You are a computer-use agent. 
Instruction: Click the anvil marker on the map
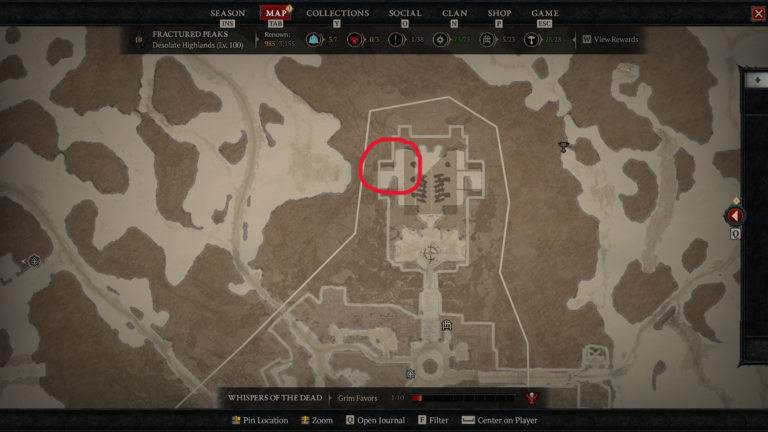click(x=564, y=147)
